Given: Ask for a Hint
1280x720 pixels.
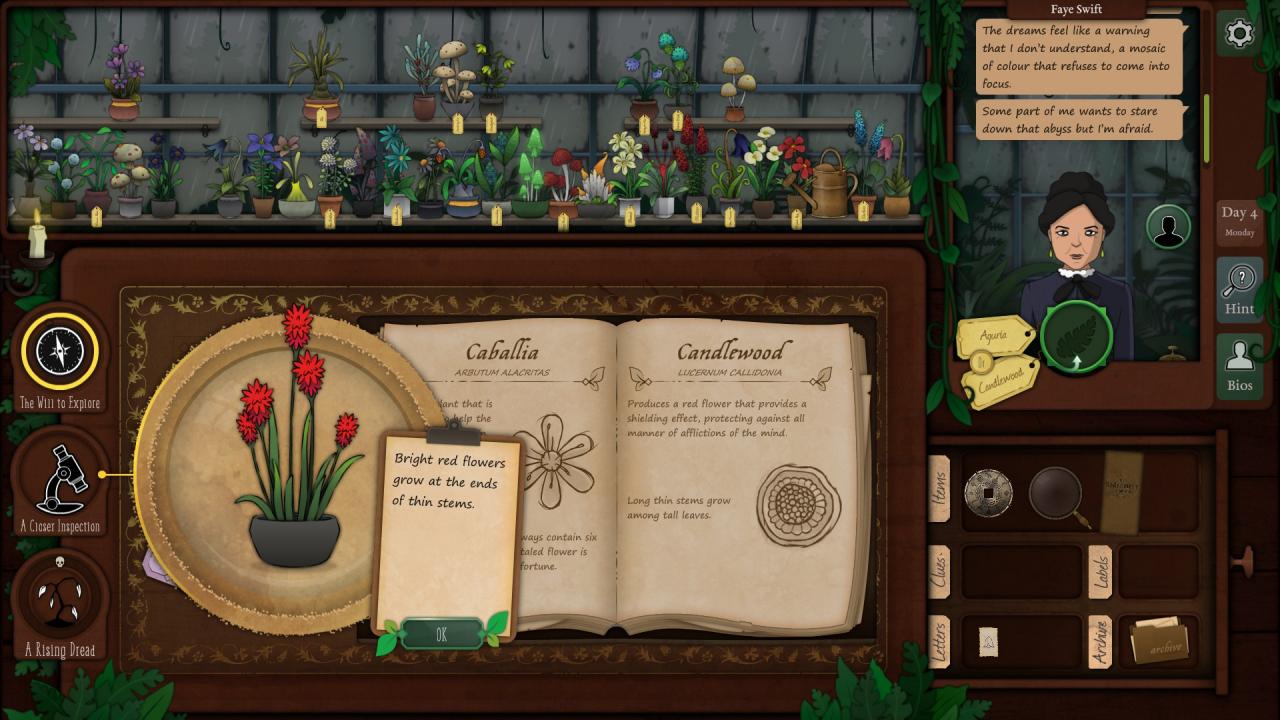Looking at the screenshot, I should (1239, 289).
